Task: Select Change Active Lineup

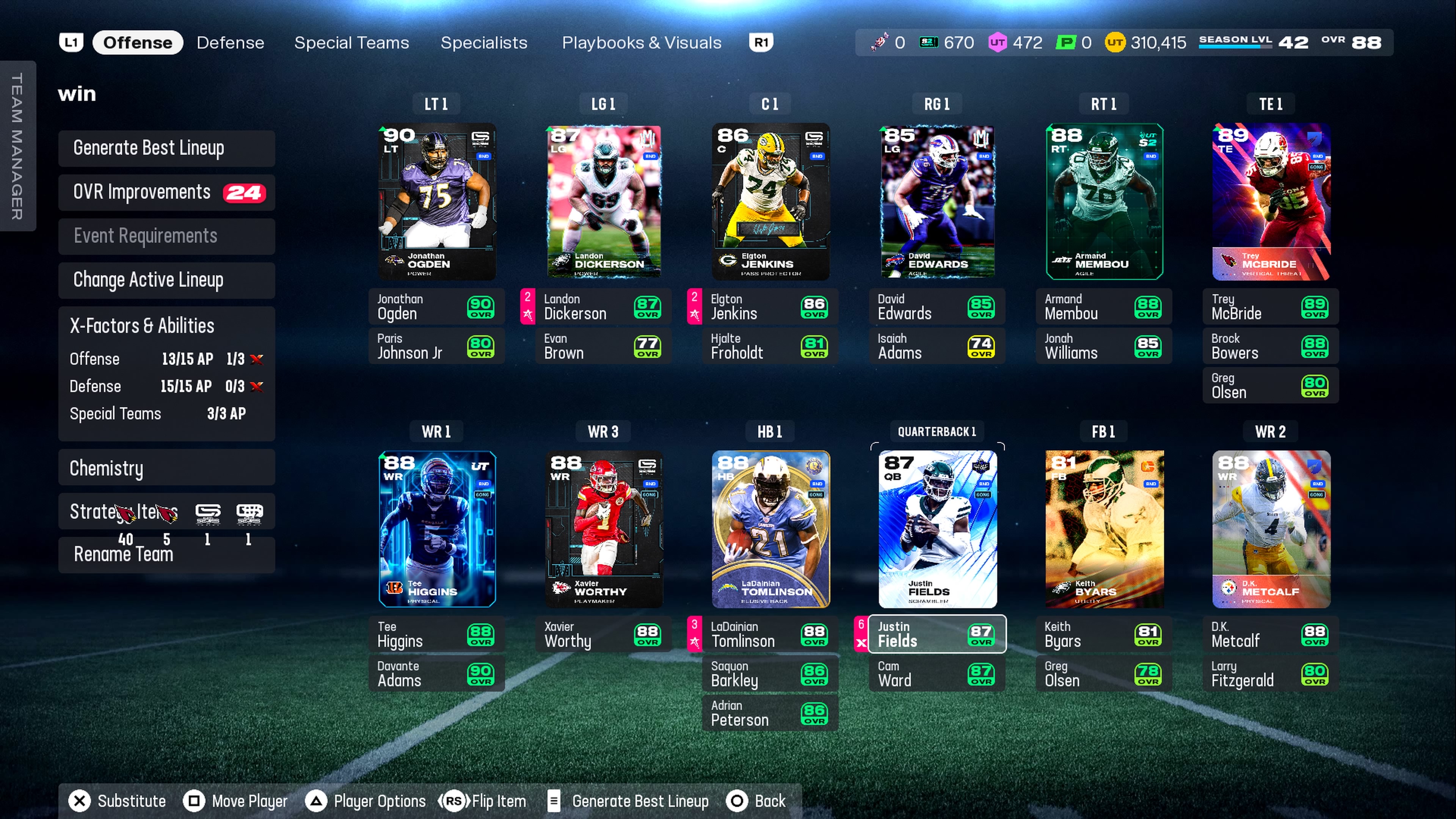Action: pos(166,280)
